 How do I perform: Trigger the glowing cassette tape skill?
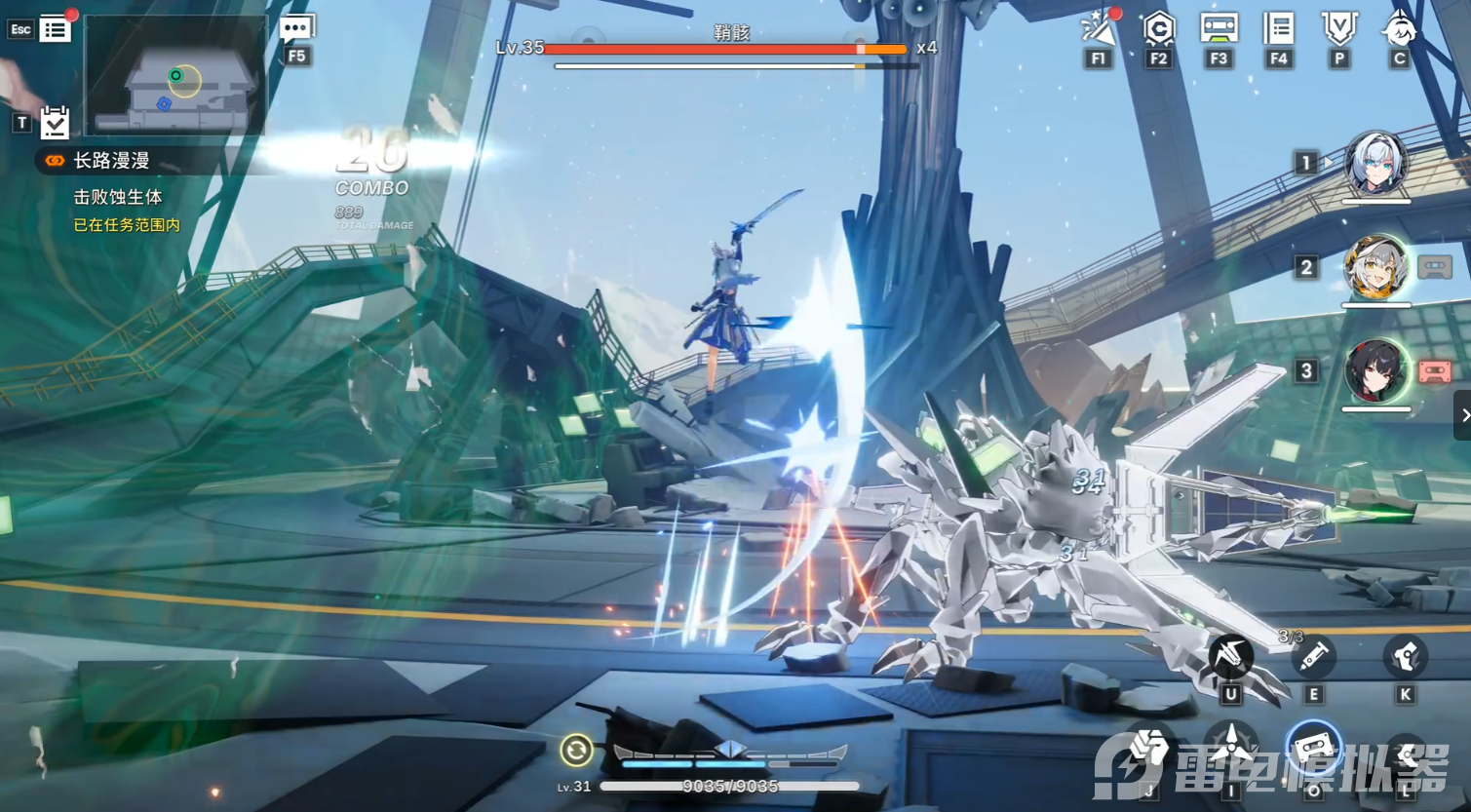[x=1313, y=749]
